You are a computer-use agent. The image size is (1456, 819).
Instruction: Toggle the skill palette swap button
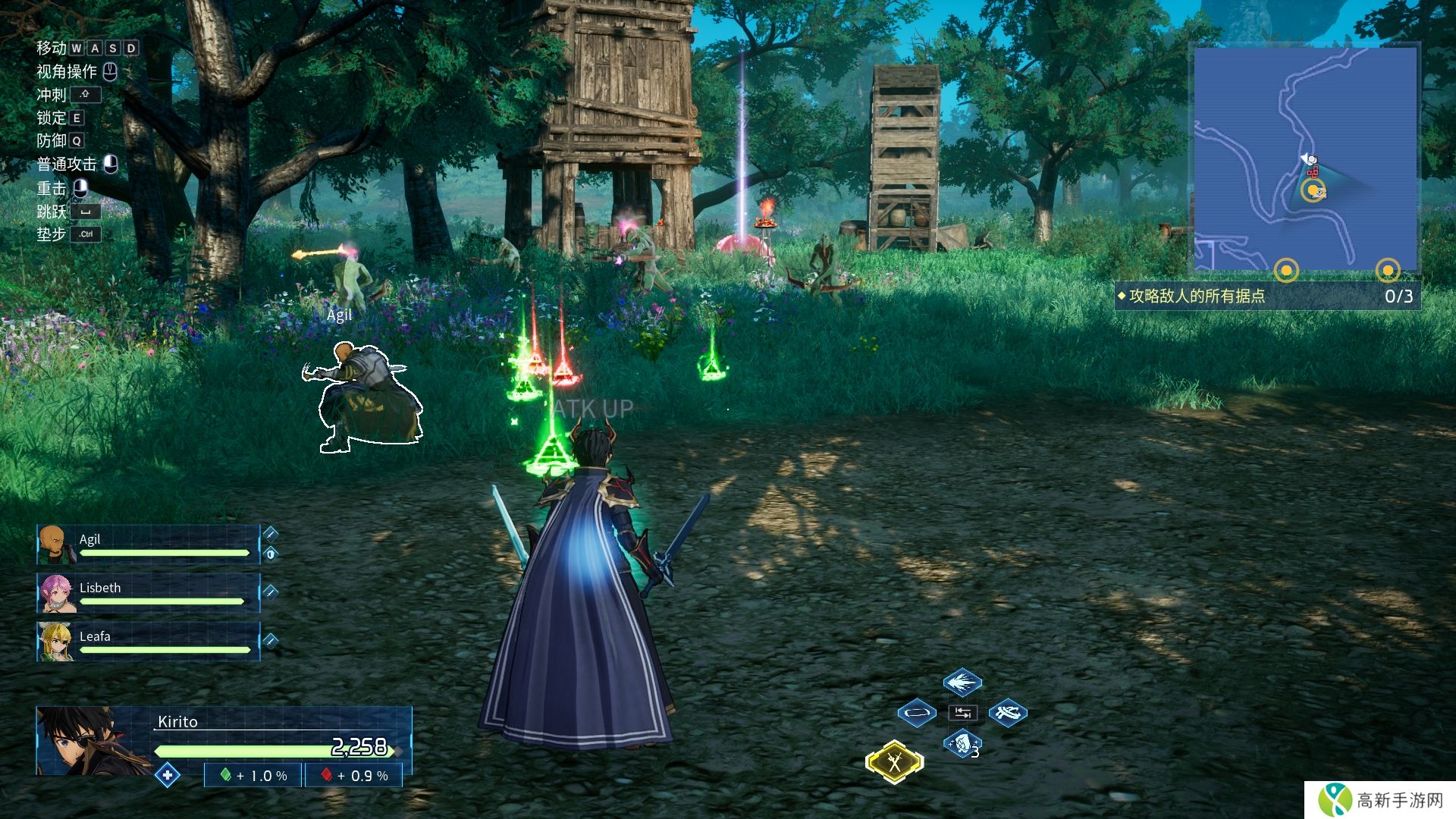[962, 713]
